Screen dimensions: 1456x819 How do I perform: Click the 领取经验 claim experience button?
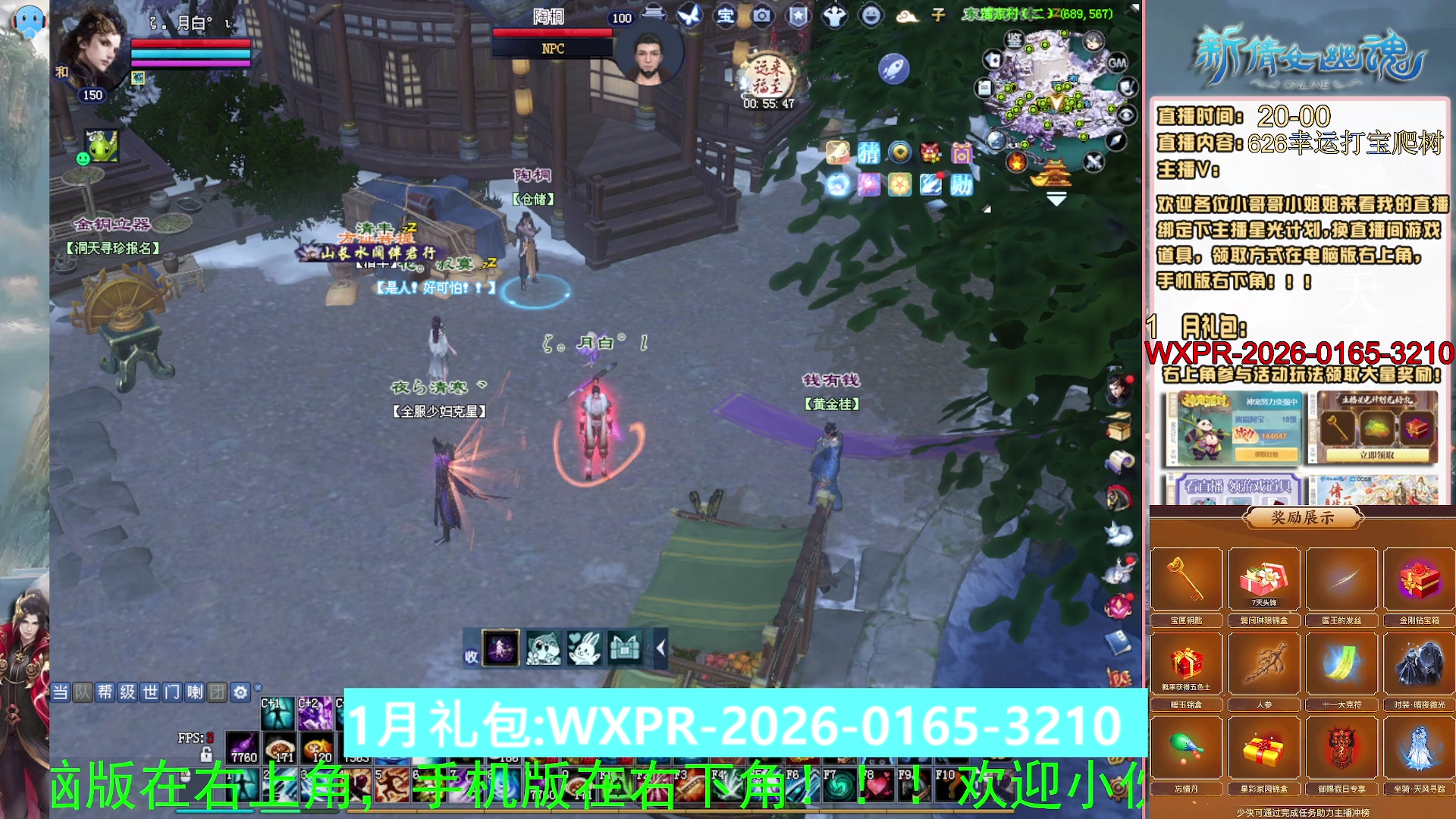tap(1266, 456)
